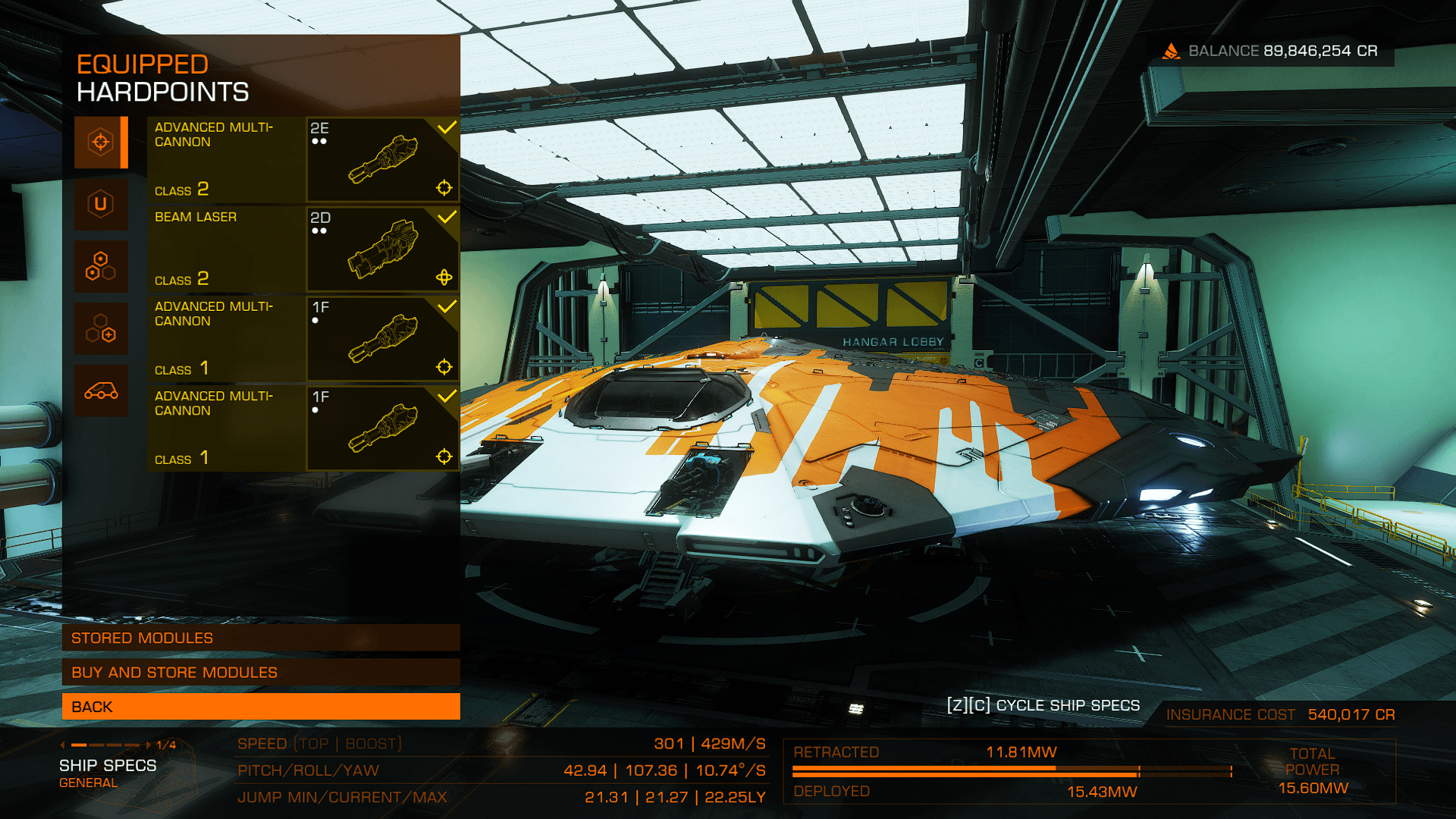Select the Beam Laser hardpoint slot
Image resolution: width=1456 pixels, height=819 pixels.
point(303,249)
